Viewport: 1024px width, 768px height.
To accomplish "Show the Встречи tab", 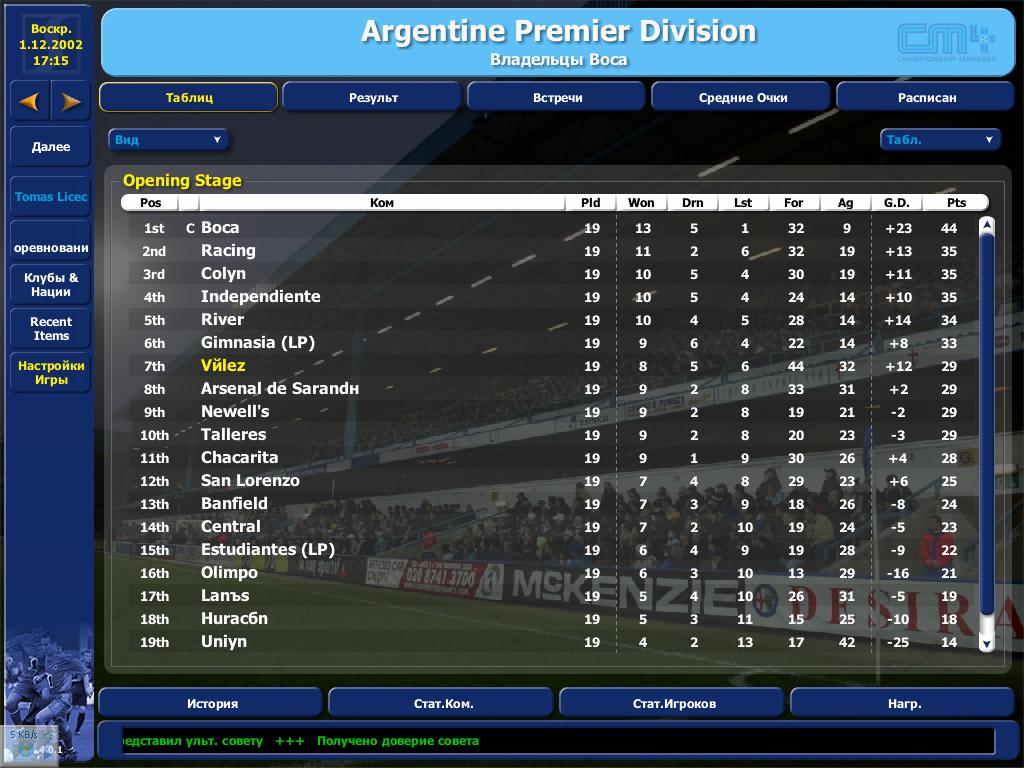I will point(557,98).
